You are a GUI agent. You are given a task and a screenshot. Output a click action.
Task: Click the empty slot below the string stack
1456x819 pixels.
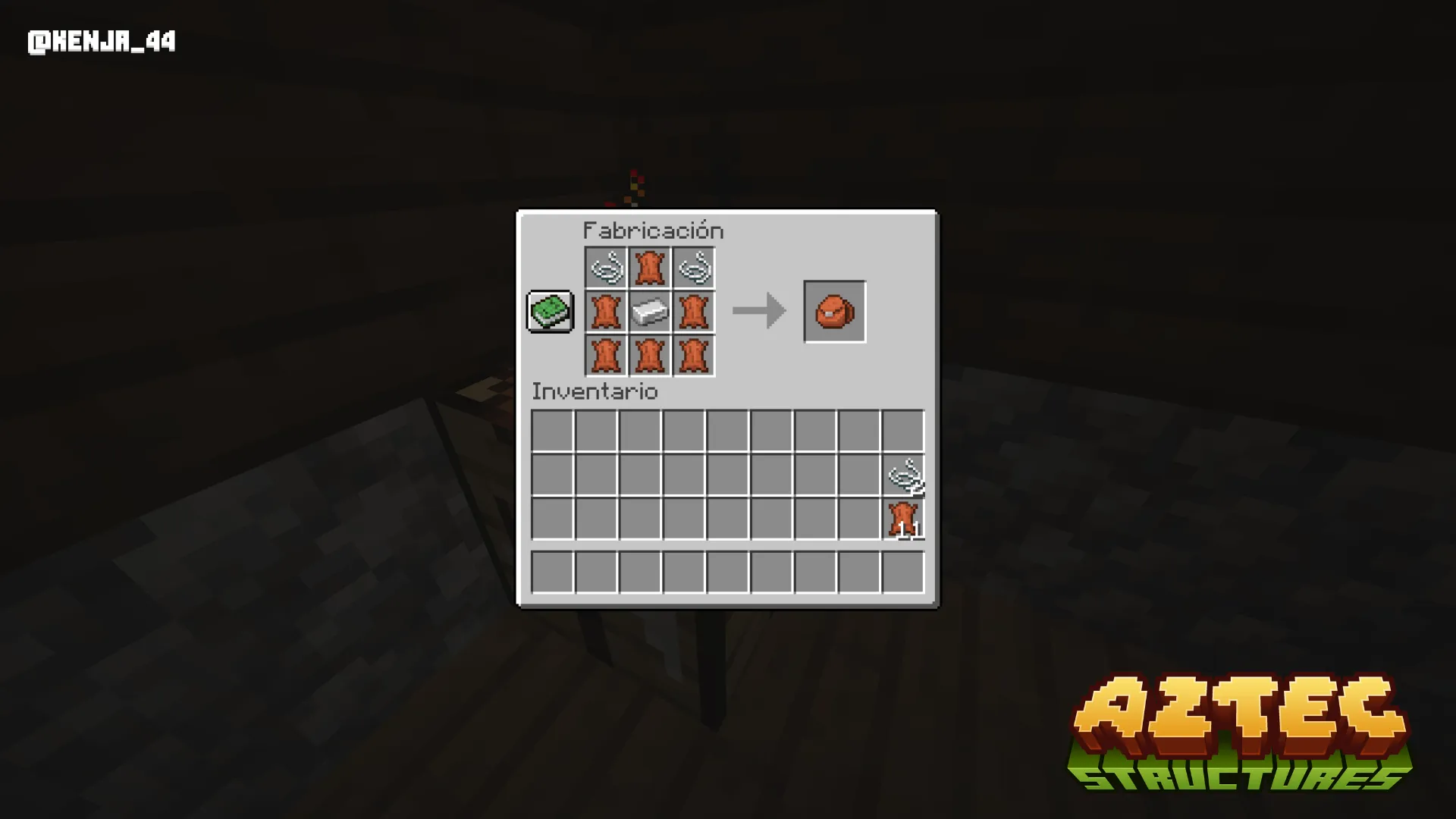(904, 573)
